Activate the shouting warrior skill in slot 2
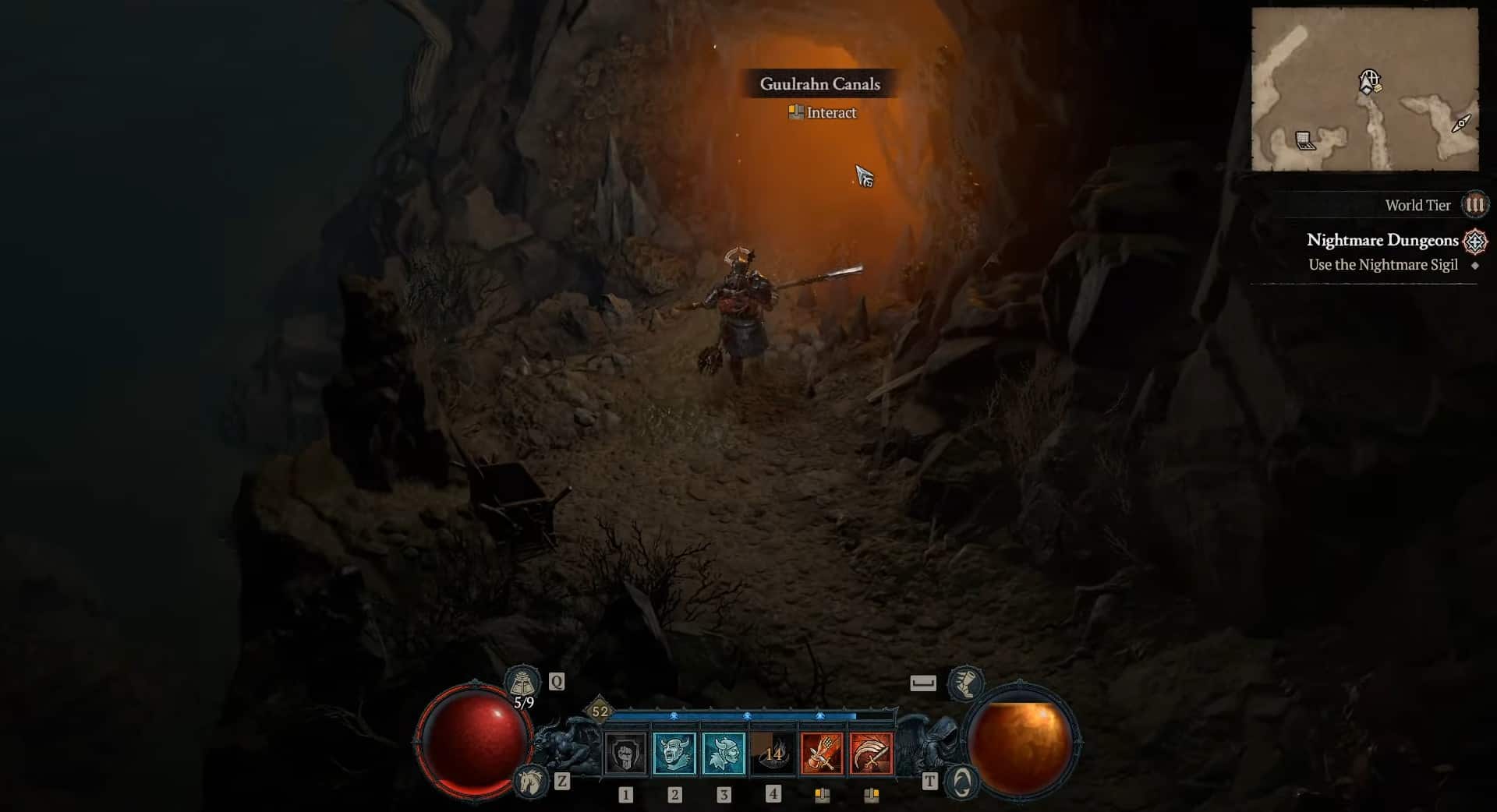1497x812 pixels. (675, 754)
